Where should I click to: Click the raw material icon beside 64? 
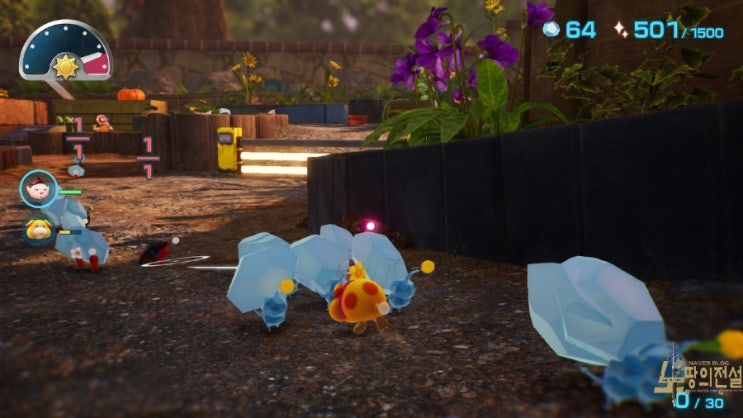551,30
